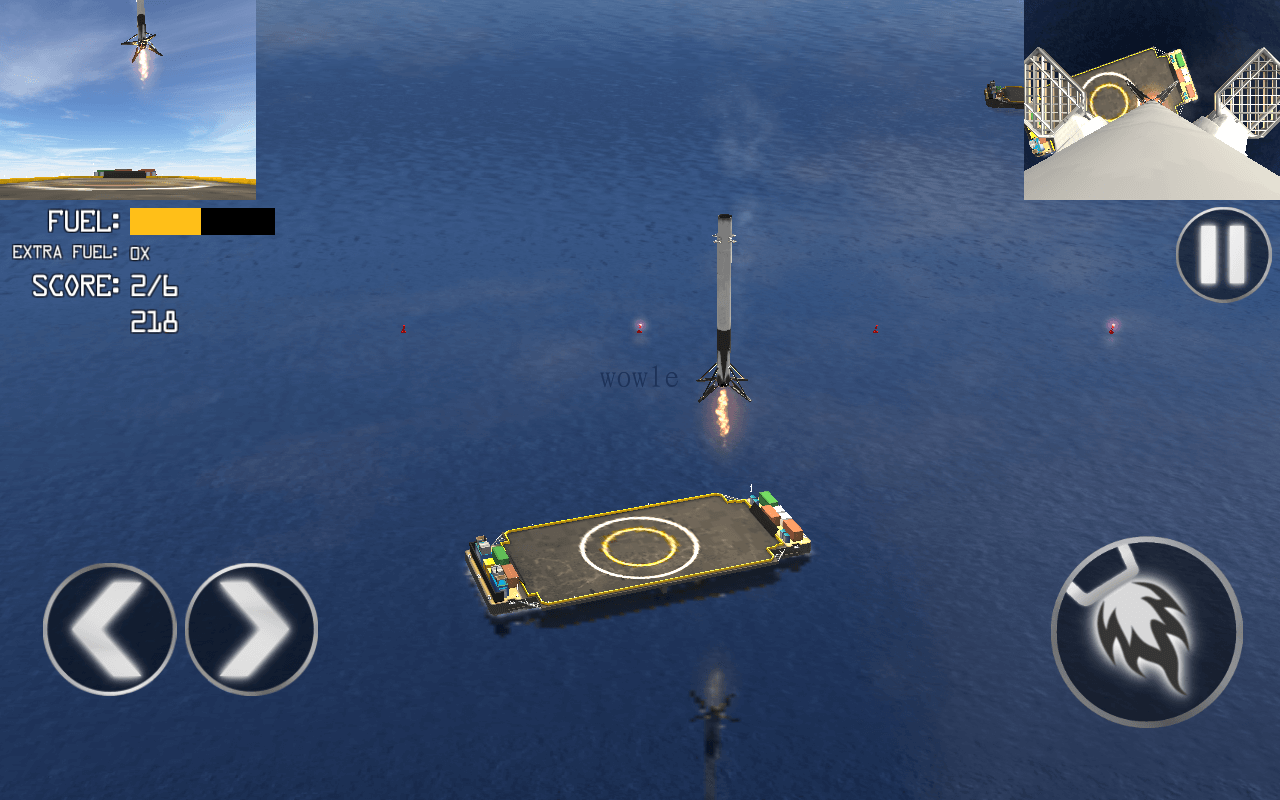Pause the game
The image size is (1280, 800).
(1223, 254)
